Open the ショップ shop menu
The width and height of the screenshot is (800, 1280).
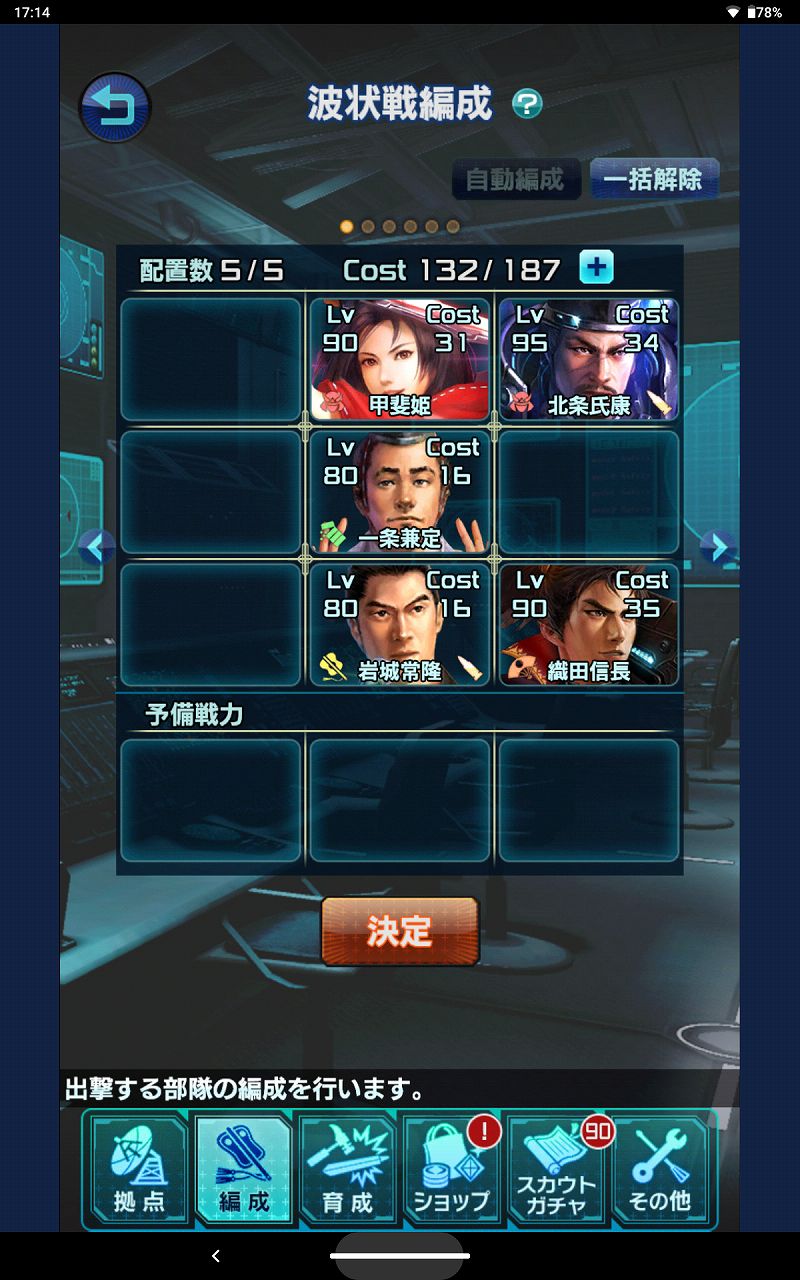[x=452, y=1168]
